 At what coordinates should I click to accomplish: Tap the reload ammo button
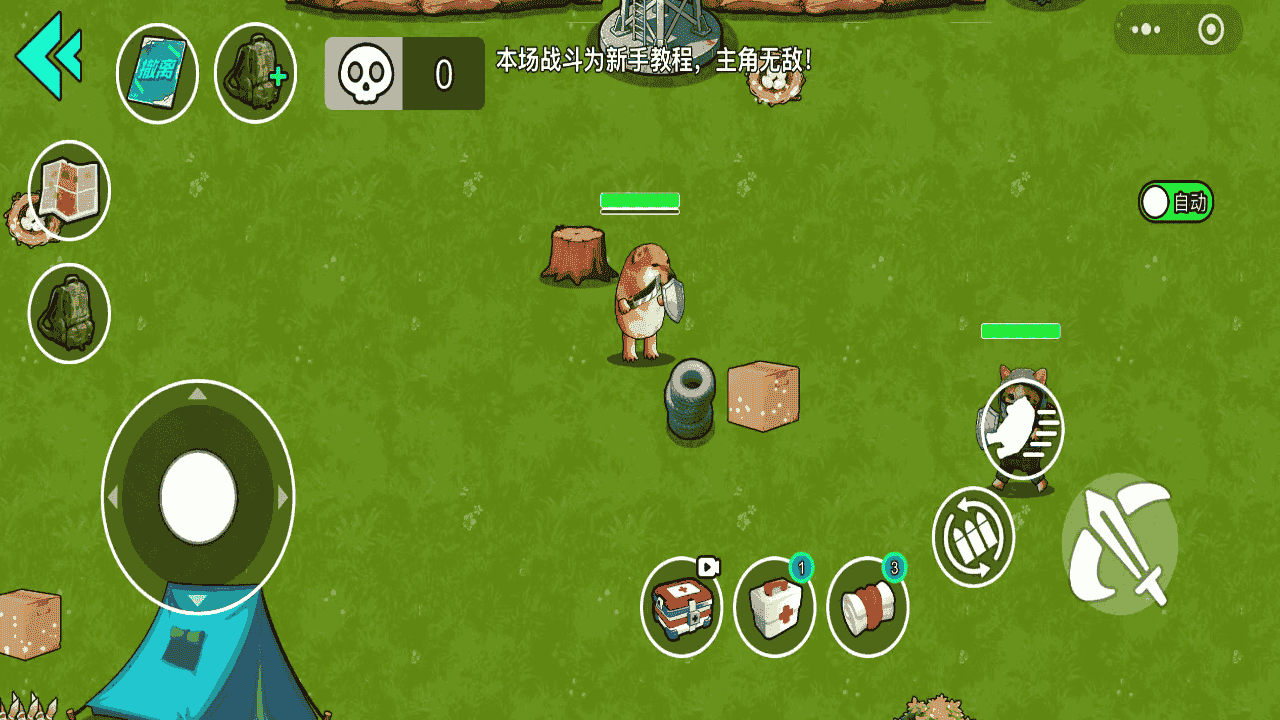point(973,537)
